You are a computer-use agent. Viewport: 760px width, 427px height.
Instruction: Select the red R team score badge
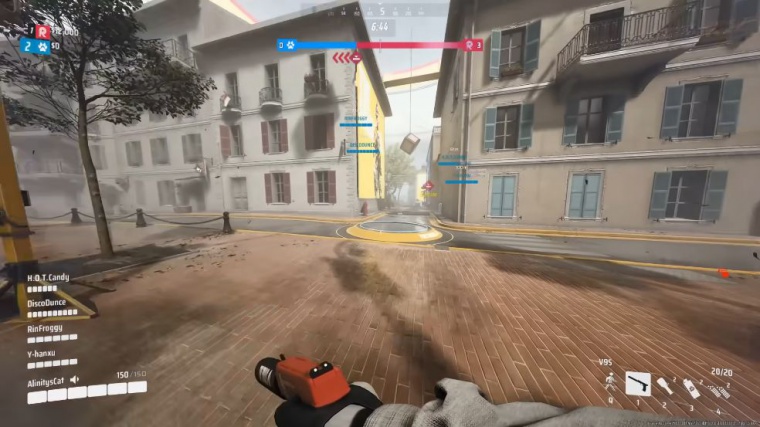click(42, 31)
